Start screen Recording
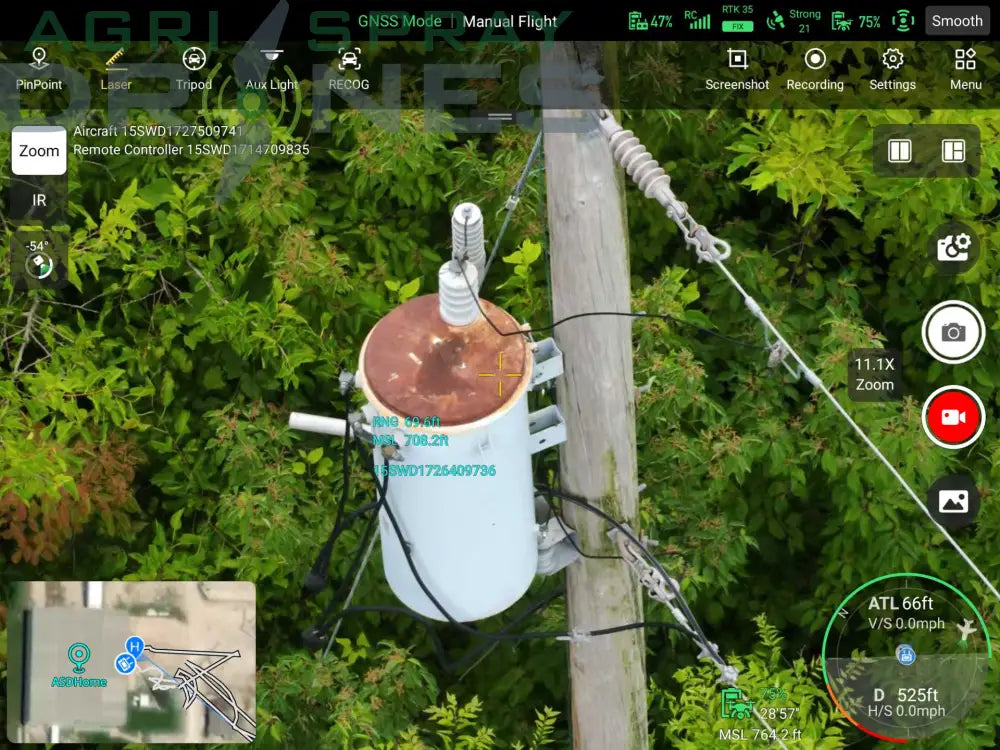 point(815,68)
